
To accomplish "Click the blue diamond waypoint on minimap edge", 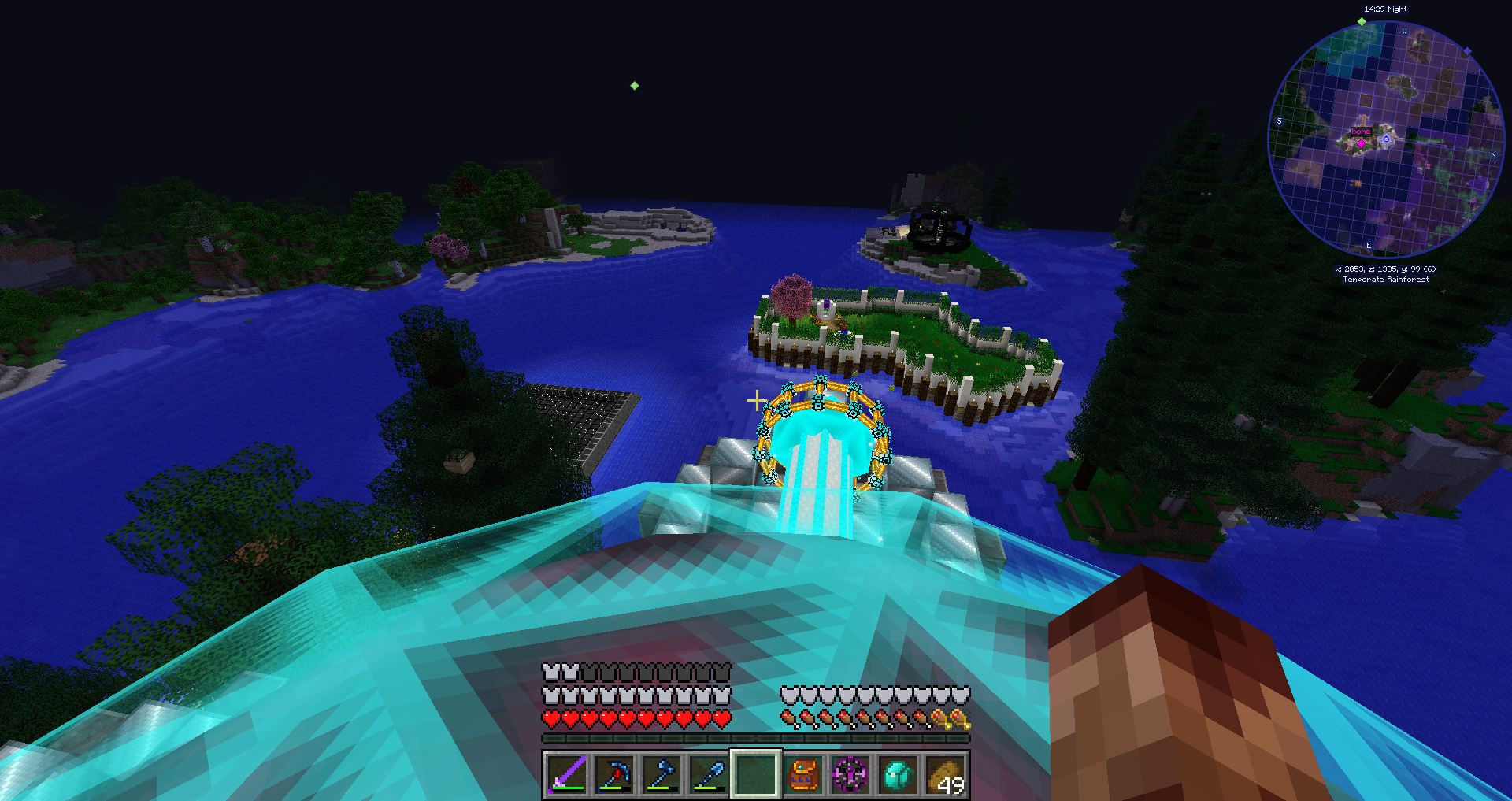I will coord(1467,52).
